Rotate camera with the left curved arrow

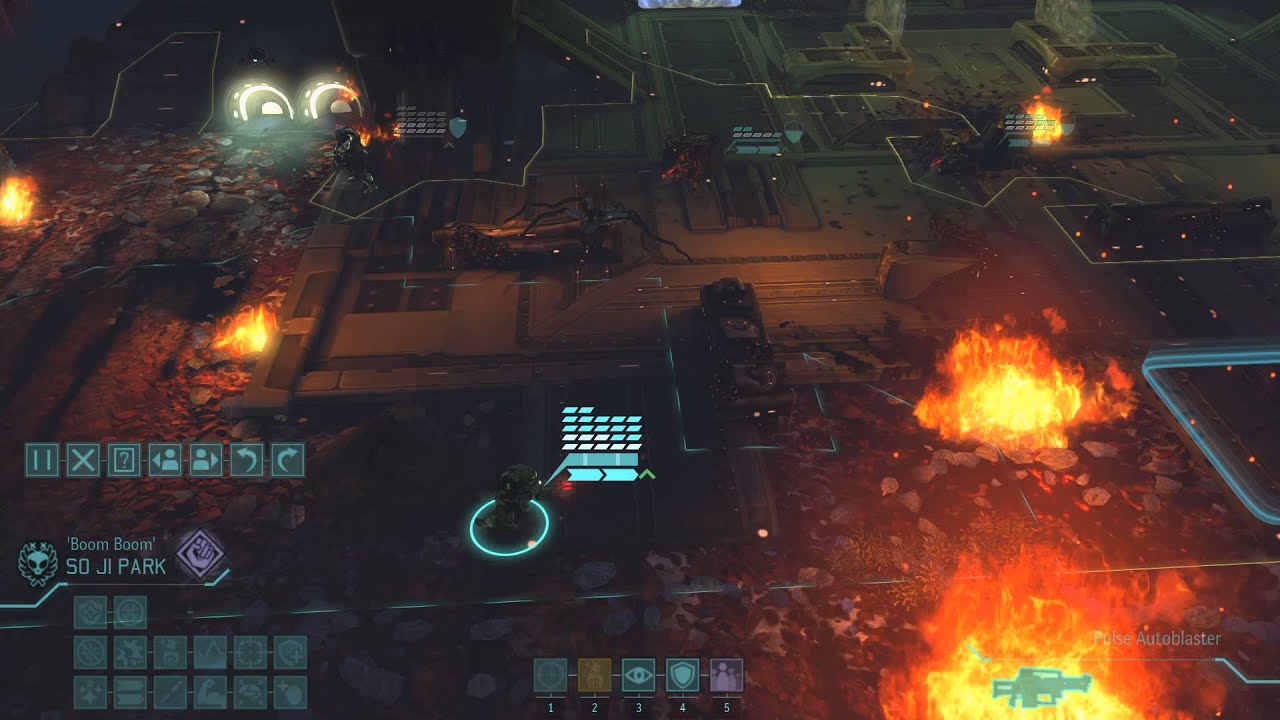coord(246,460)
